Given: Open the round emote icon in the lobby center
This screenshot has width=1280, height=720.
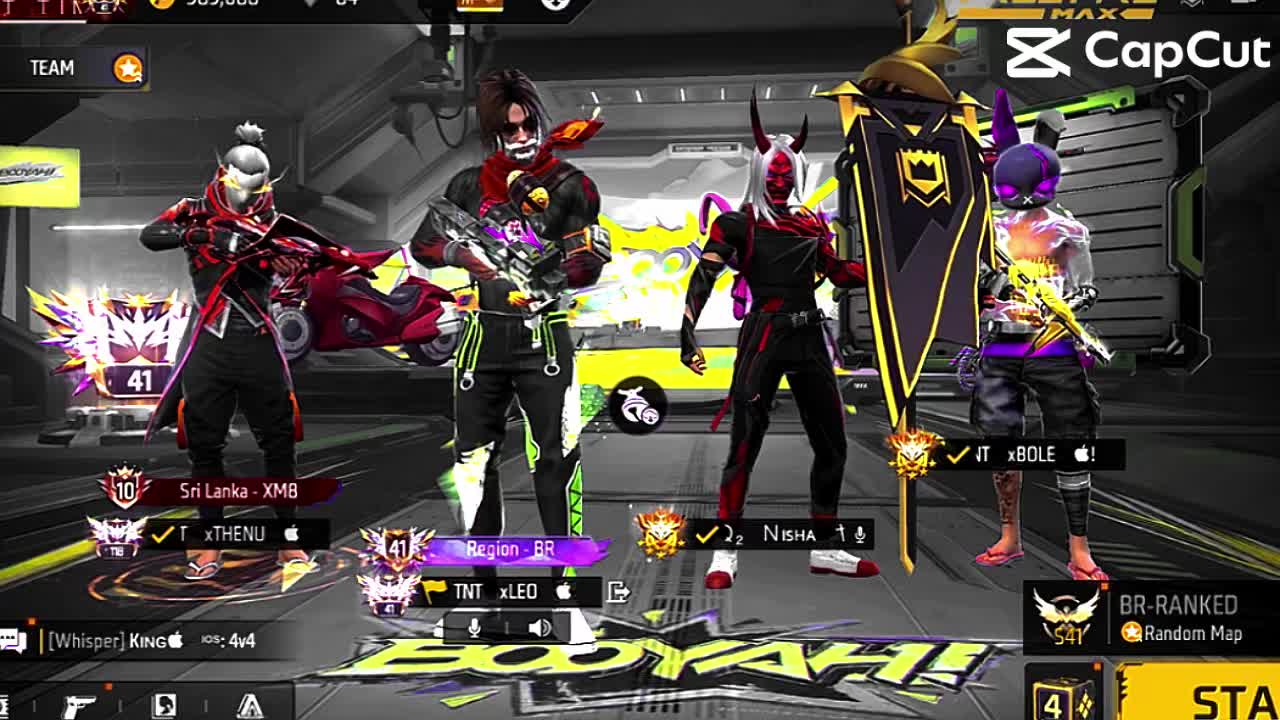Looking at the screenshot, I should [x=637, y=405].
